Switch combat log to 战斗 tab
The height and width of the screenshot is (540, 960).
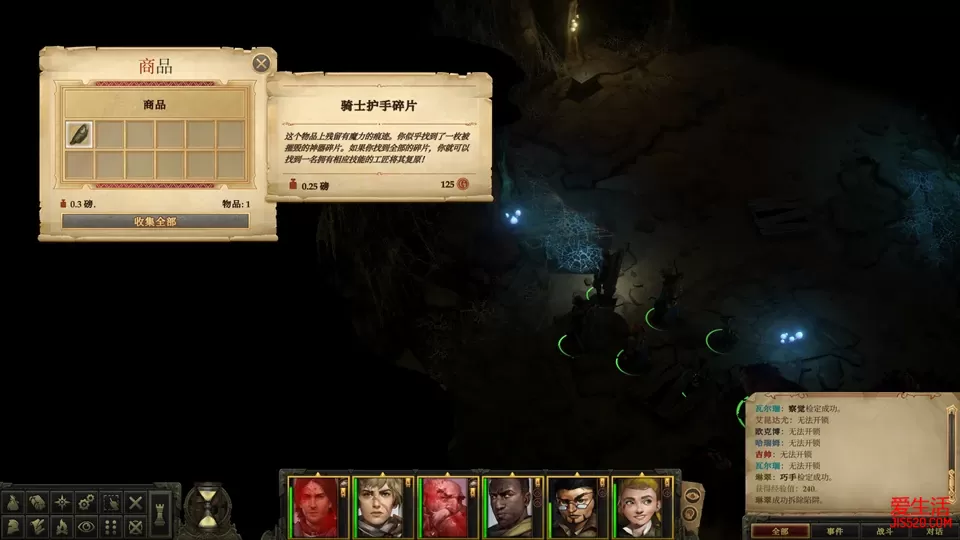(884, 530)
